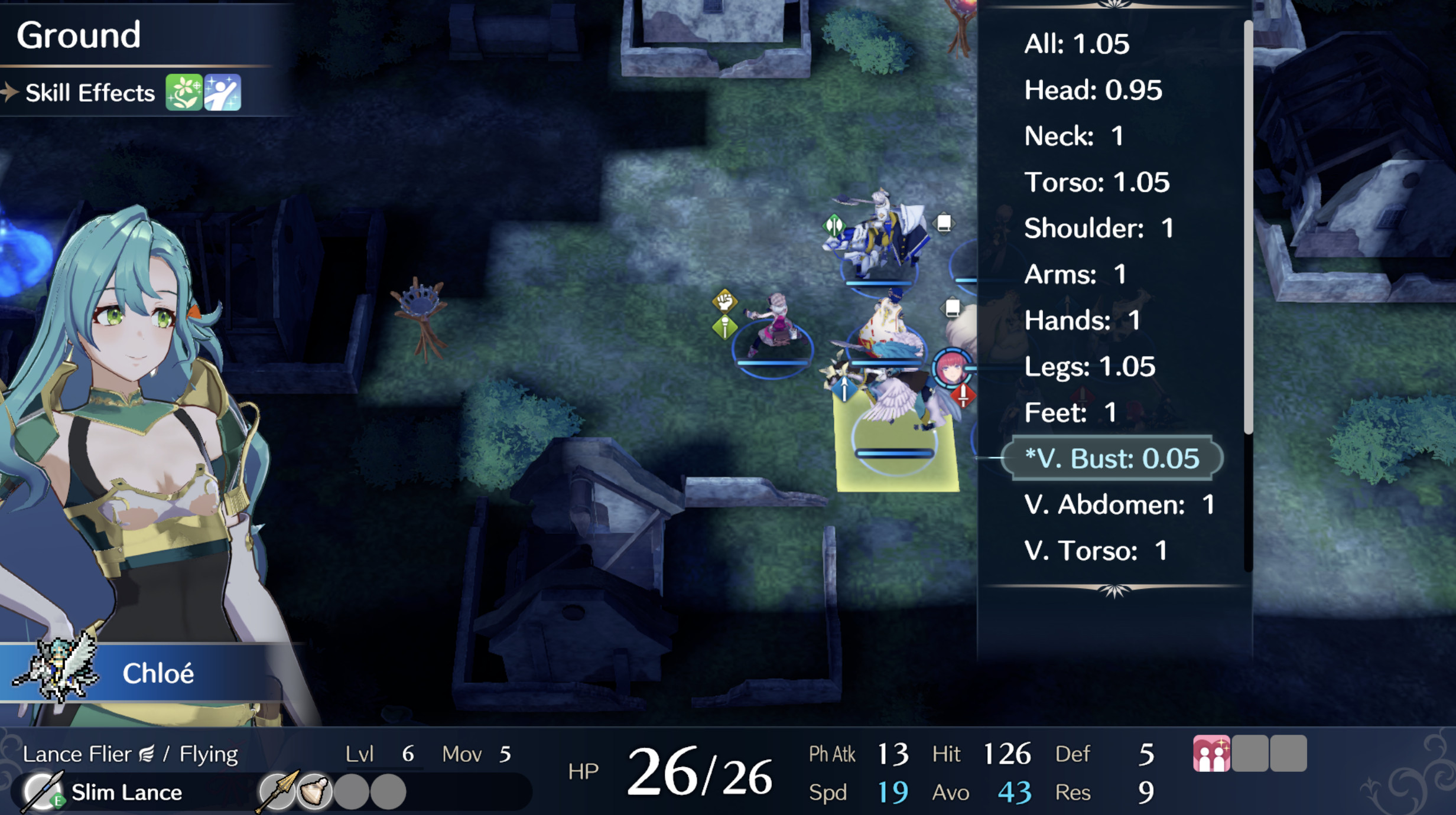The height and width of the screenshot is (815, 1456).
Task: Click the gold fist icon above the enemy unit
Action: (726, 301)
